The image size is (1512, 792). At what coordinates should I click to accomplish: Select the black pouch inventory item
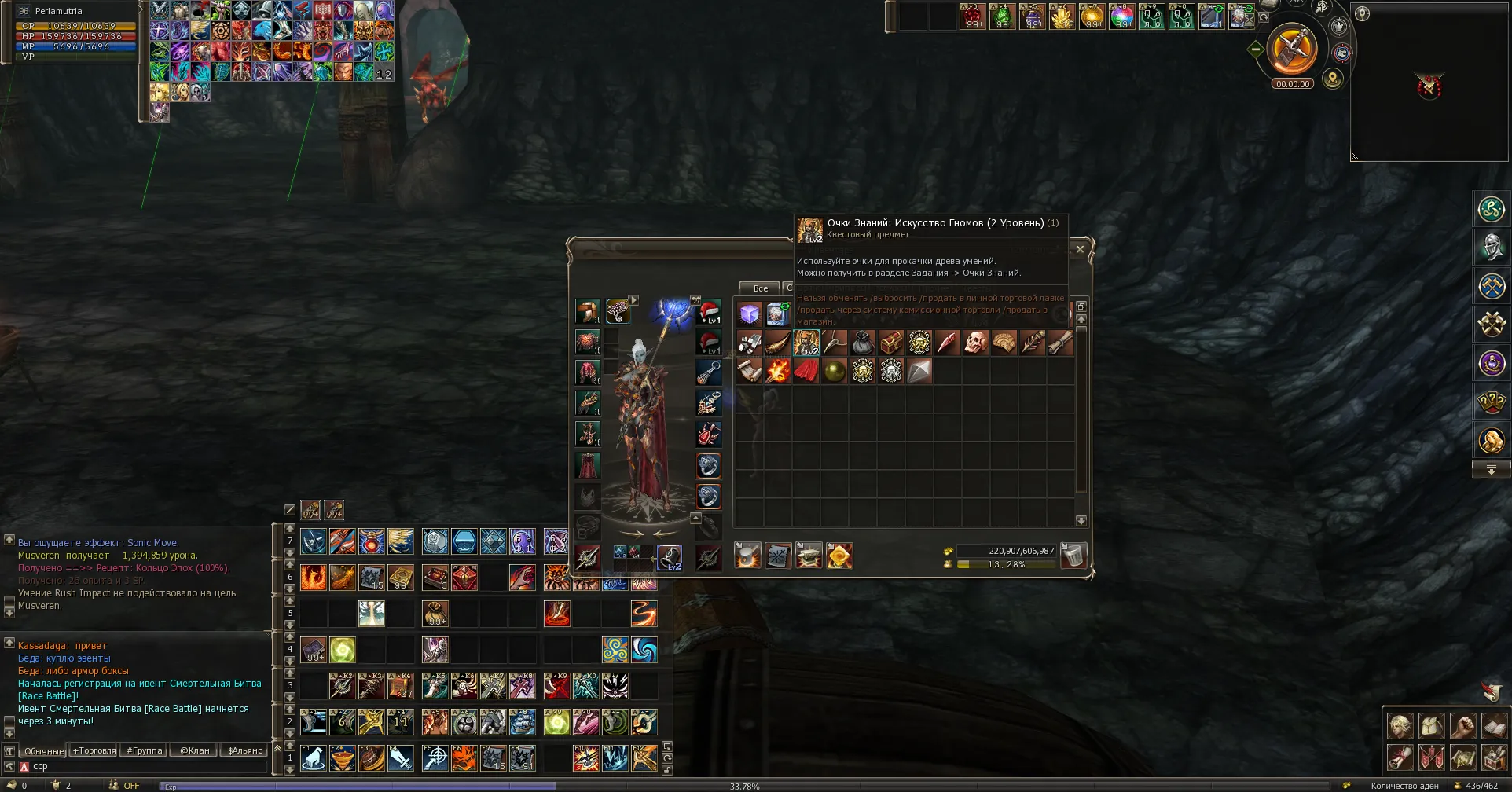[863, 343]
